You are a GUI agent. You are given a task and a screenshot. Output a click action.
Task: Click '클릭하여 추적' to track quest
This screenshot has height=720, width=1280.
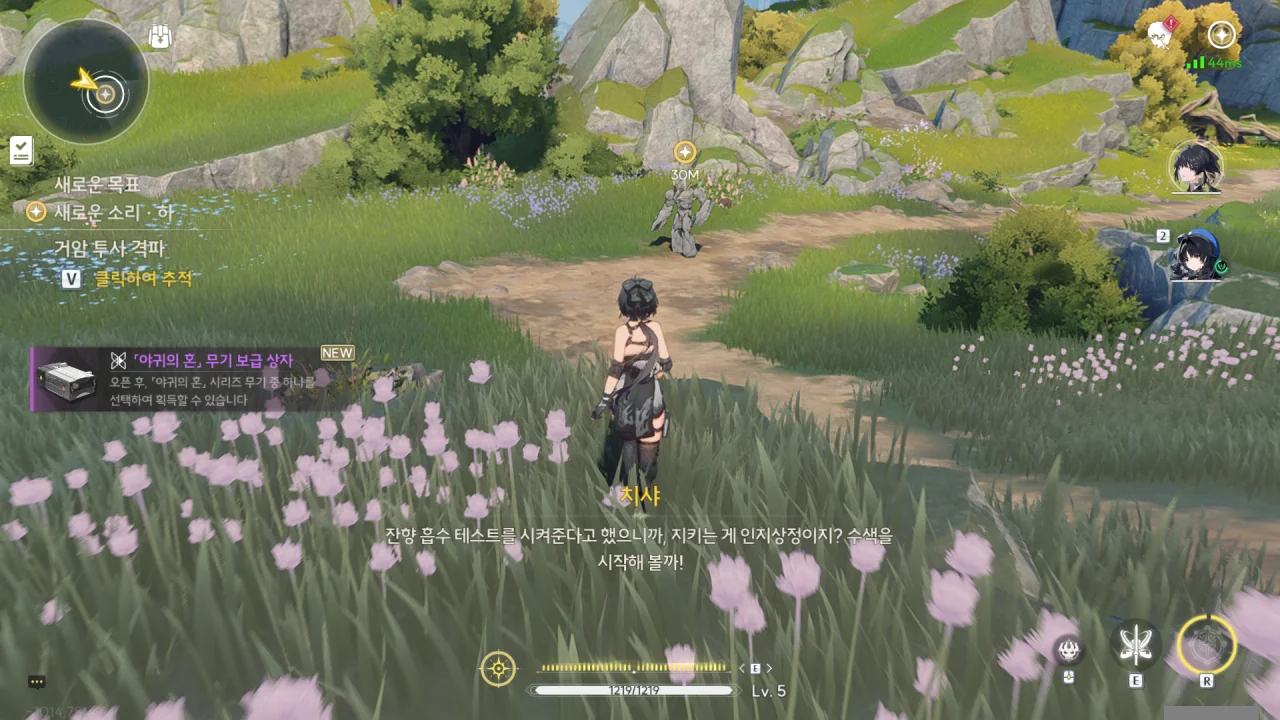click(143, 279)
